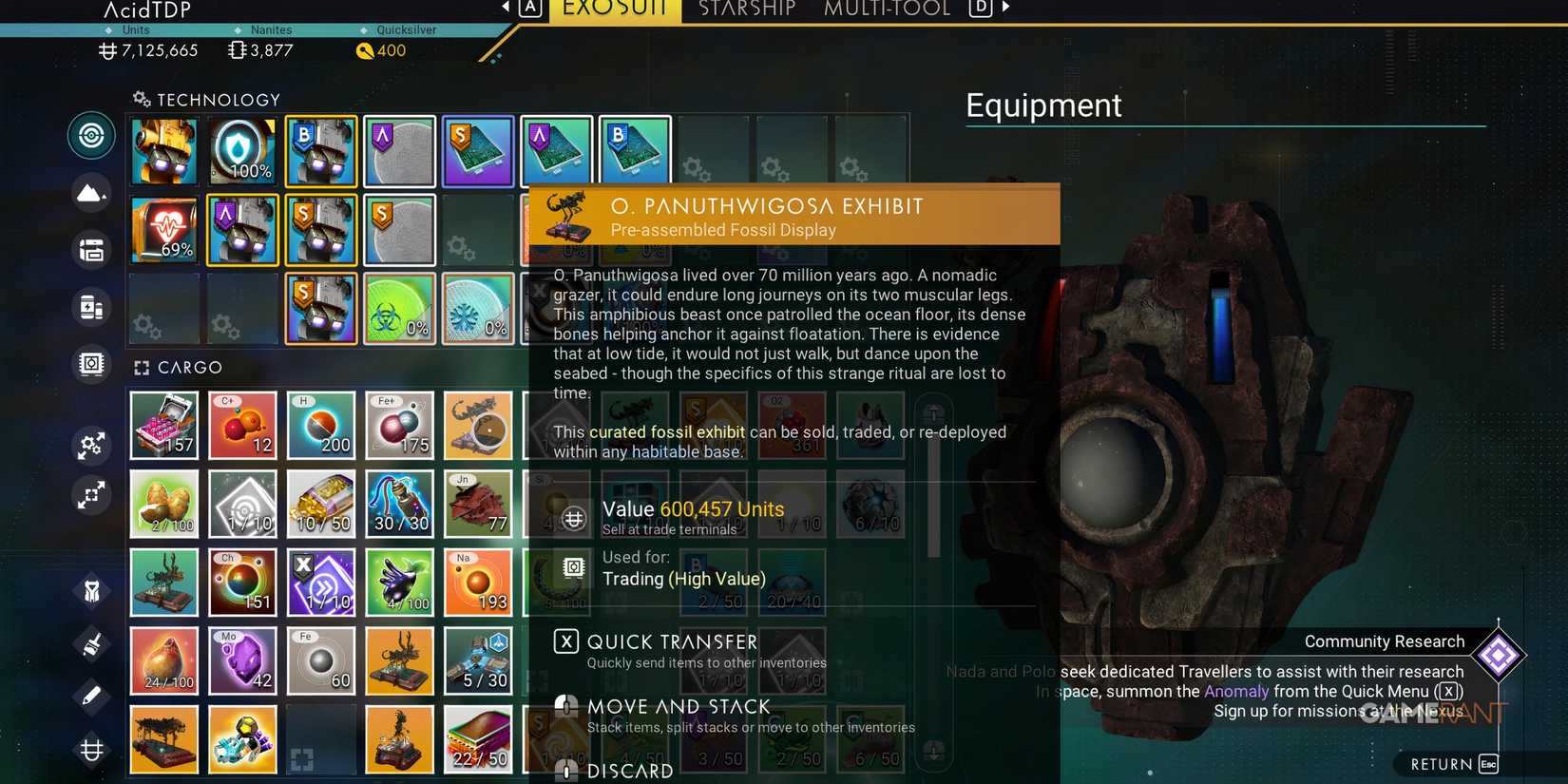This screenshot has width=1568, height=784.
Task: Select the Exosuit target icon in sidebar
Action: (x=91, y=135)
